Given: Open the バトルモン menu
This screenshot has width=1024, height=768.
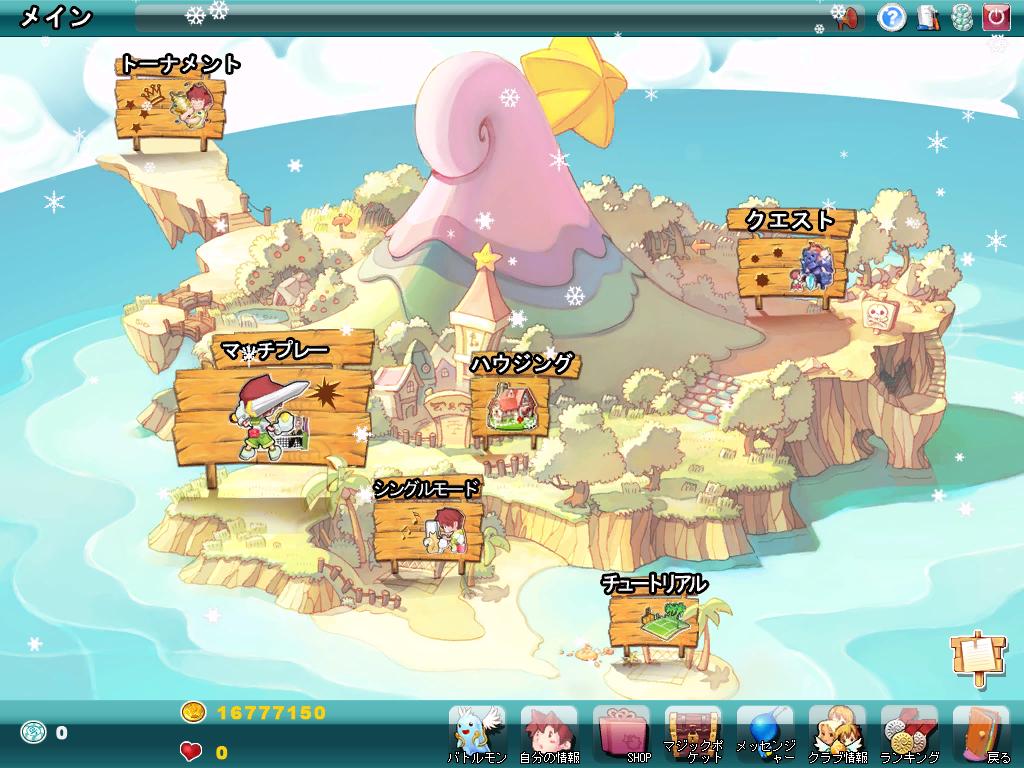Looking at the screenshot, I should click(x=477, y=733).
